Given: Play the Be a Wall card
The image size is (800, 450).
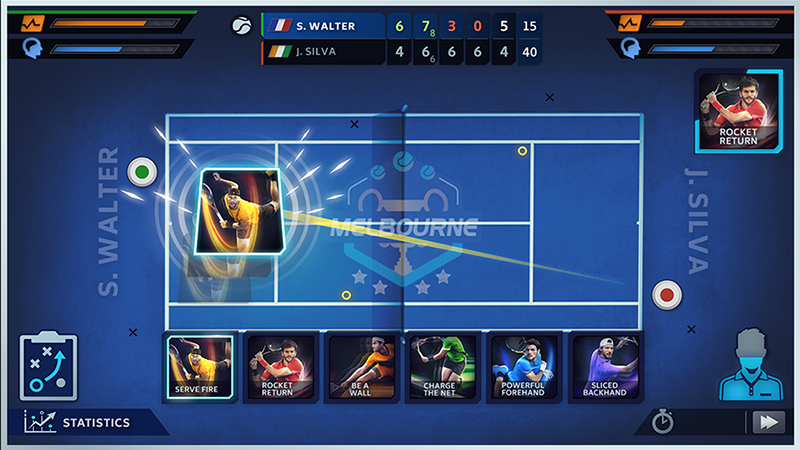Looking at the screenshot, I should tap(360, 367).
